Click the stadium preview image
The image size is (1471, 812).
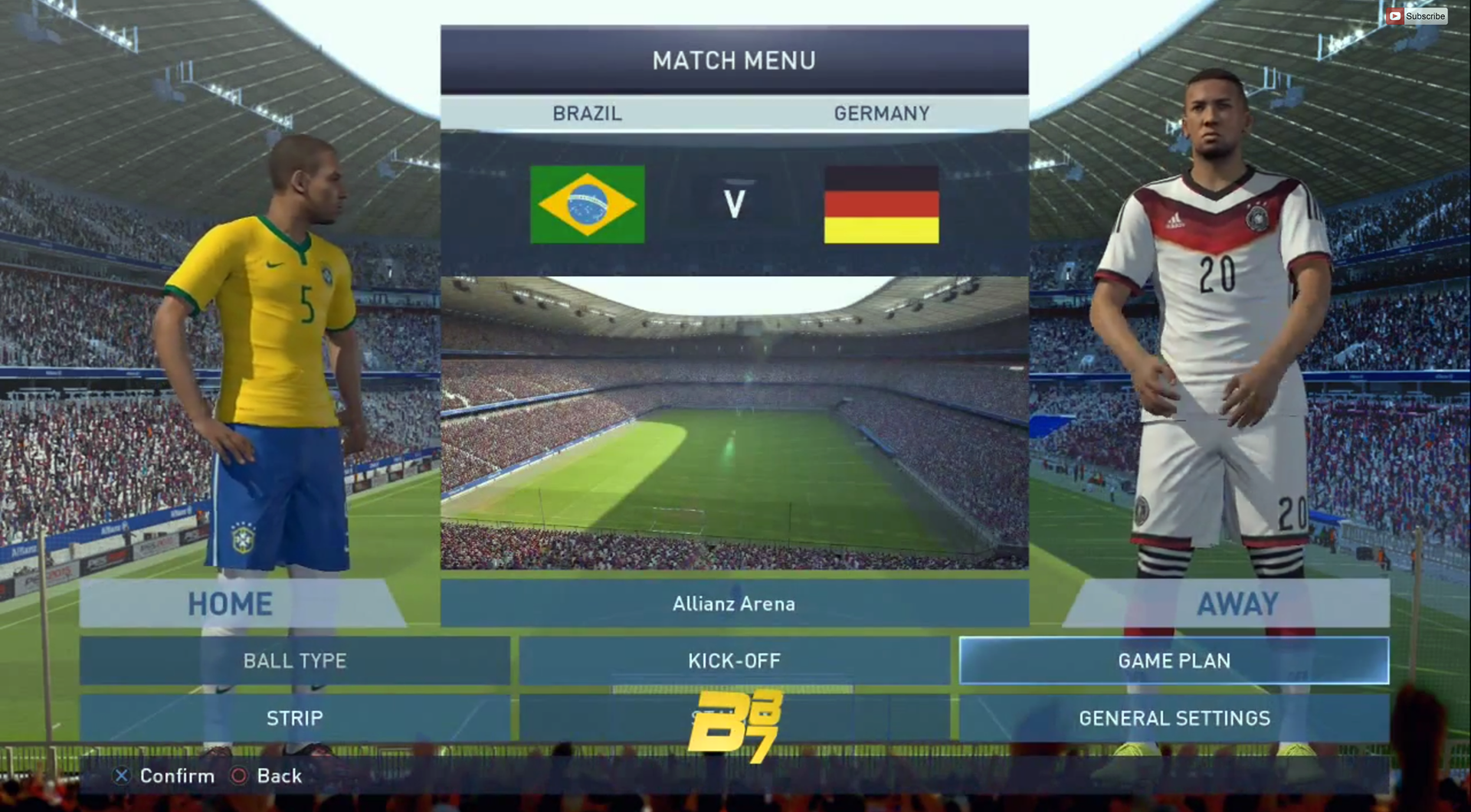pyautogui.click(x=734, y=422)
